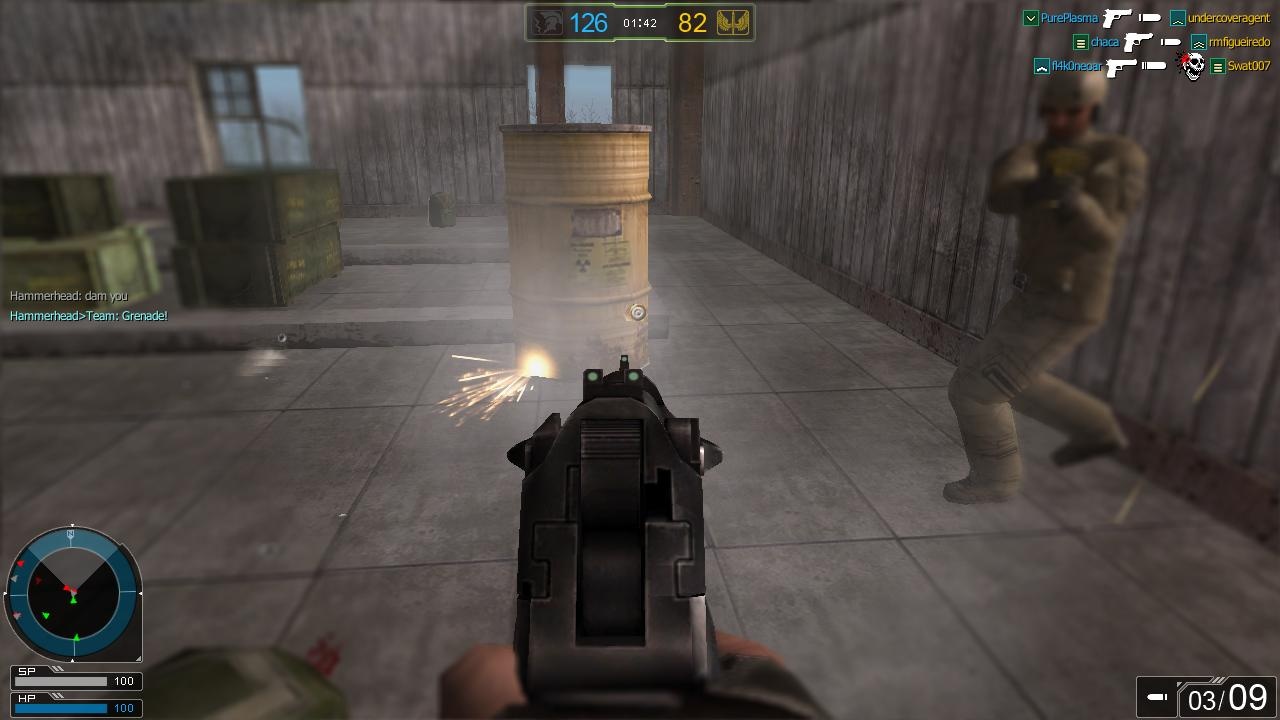
Task: Toggle rmfigueiredo's wave badge icon
Action: tap(1198, 43)
